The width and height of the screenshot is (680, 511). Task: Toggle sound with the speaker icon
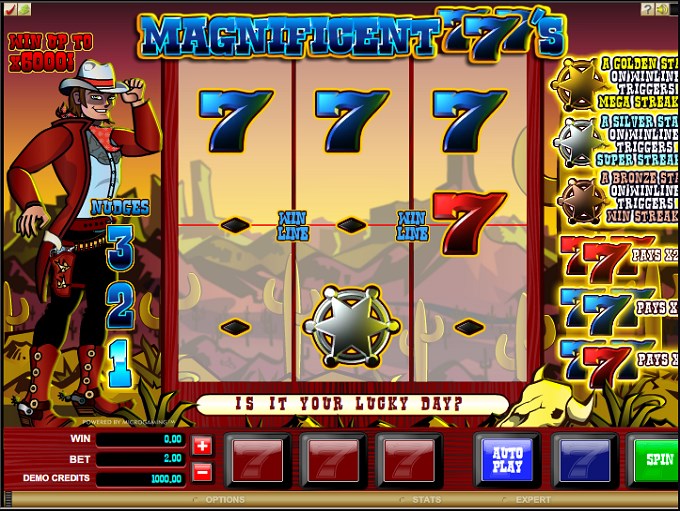tap(663, 8)
